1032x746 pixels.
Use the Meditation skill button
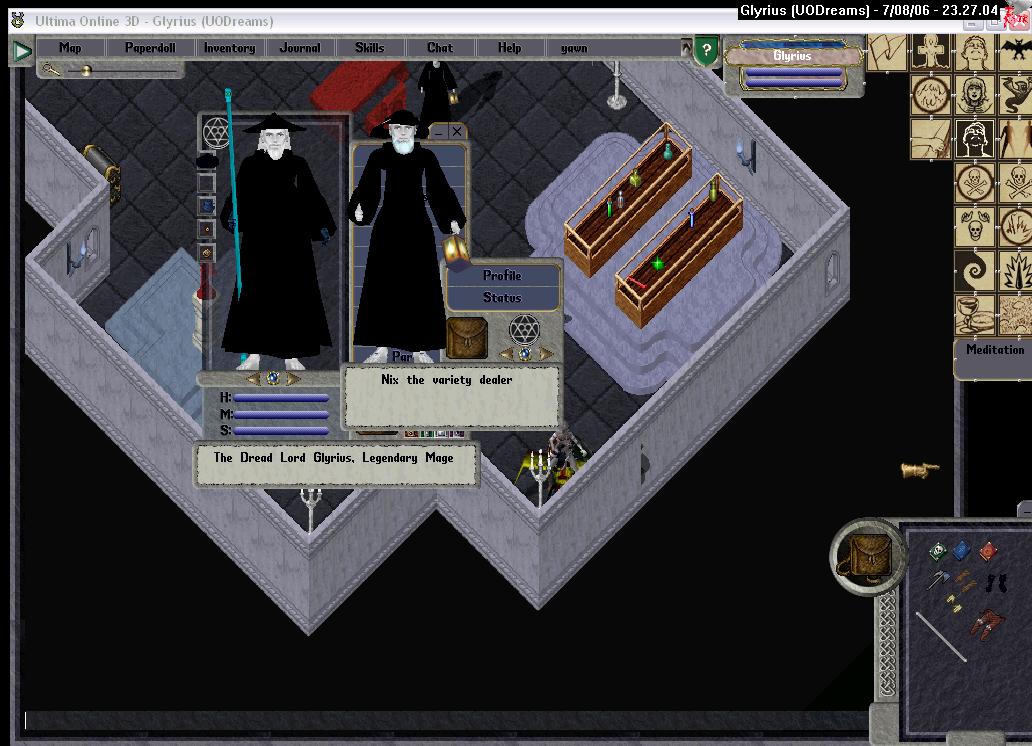[x=994, y=350]
